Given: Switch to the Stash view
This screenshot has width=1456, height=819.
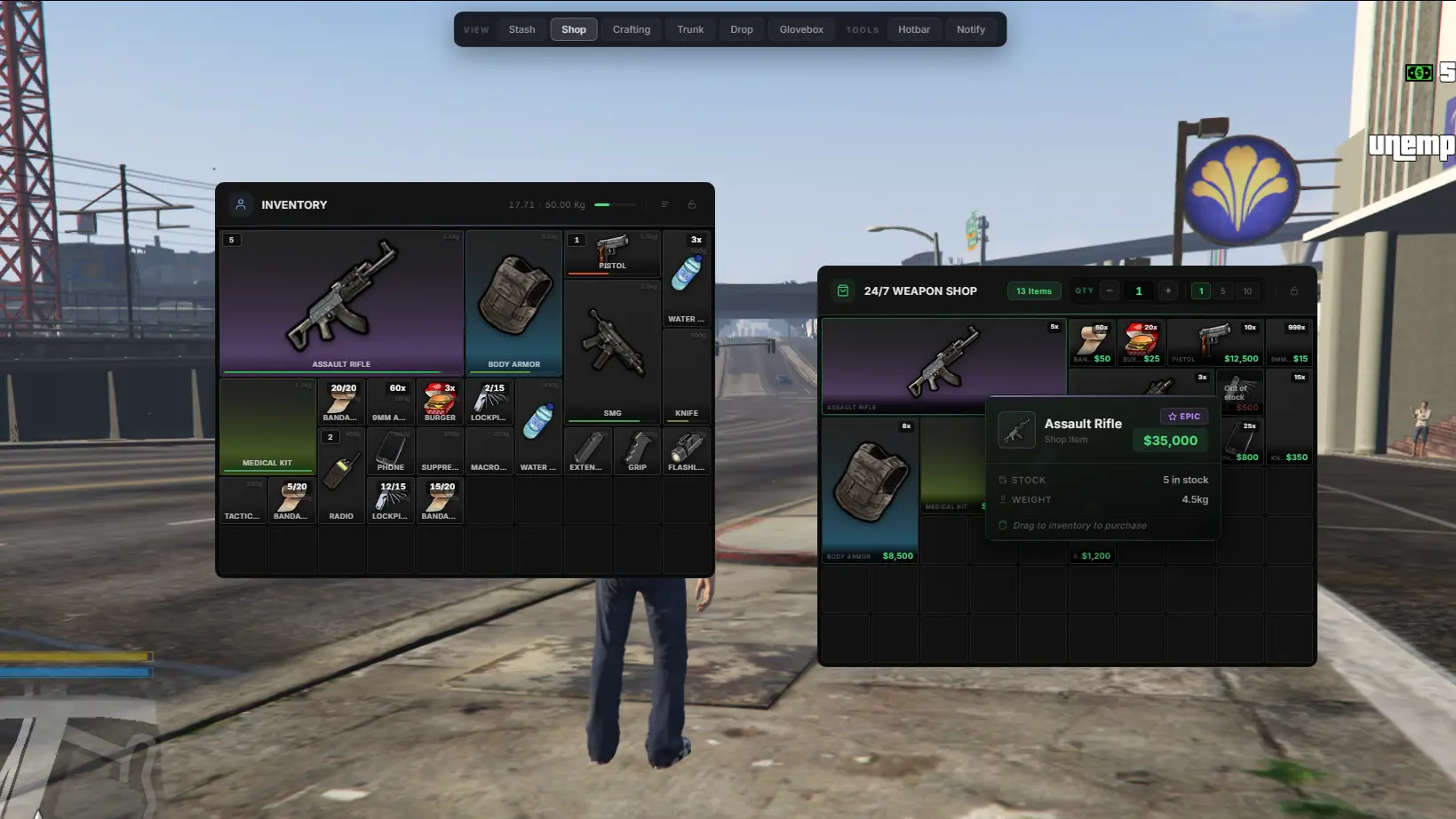Looking at the screenshot, I should pyautogui.click(x=521, y=29).
